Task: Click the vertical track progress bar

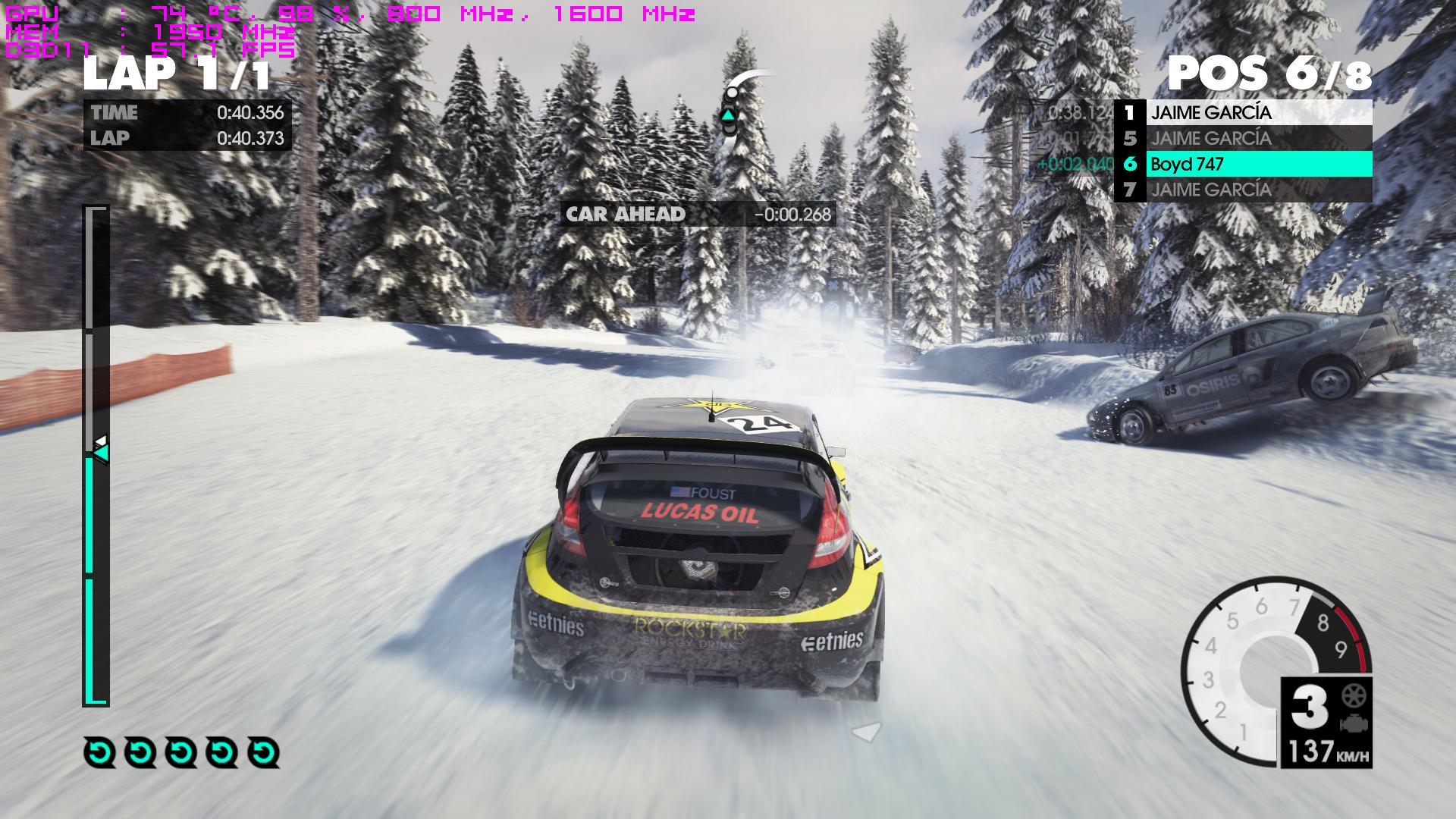Action: [96, 455]
